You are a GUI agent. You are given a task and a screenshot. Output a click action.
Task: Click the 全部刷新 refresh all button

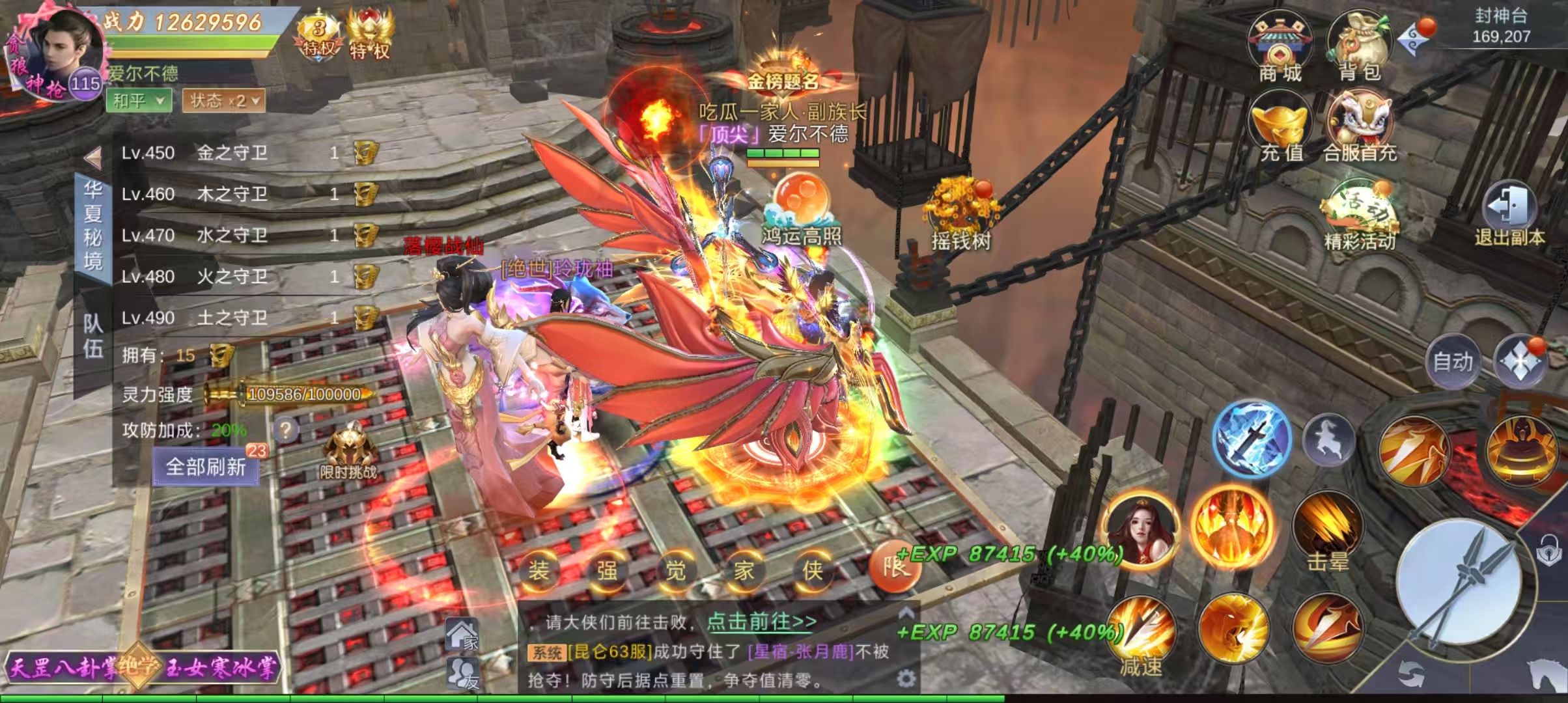click(206, 467)
